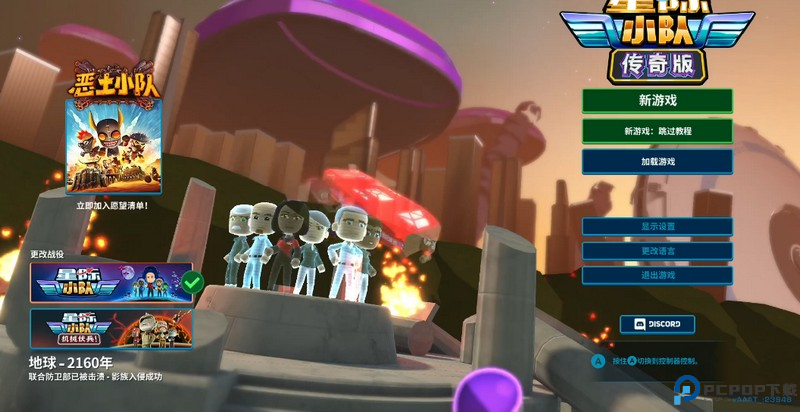Select the checked 星际小队 base campaign banner

(111, 283)
